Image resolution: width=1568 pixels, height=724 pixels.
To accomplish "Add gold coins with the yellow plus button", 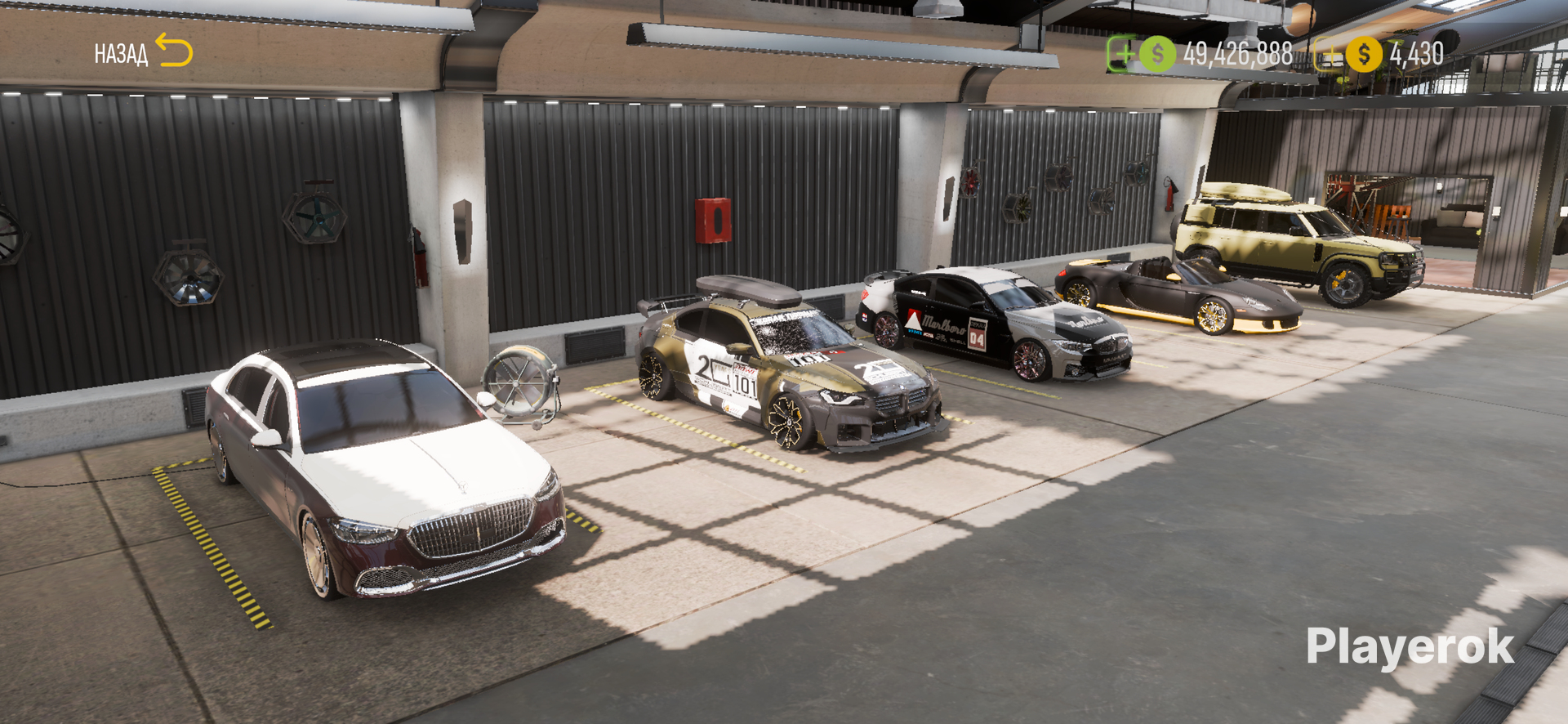I will coord(1330,56).
